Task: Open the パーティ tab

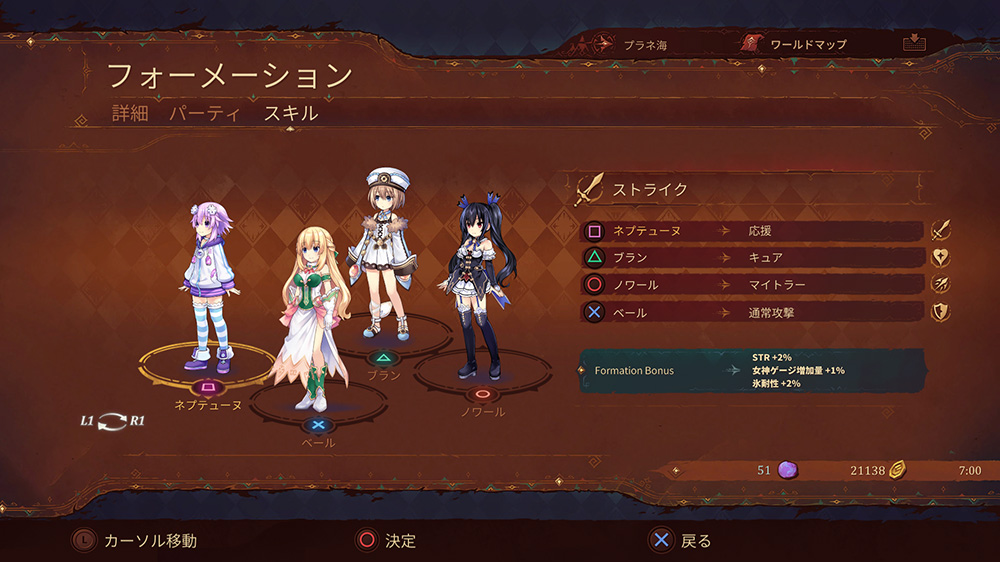Action: [204, 113]
